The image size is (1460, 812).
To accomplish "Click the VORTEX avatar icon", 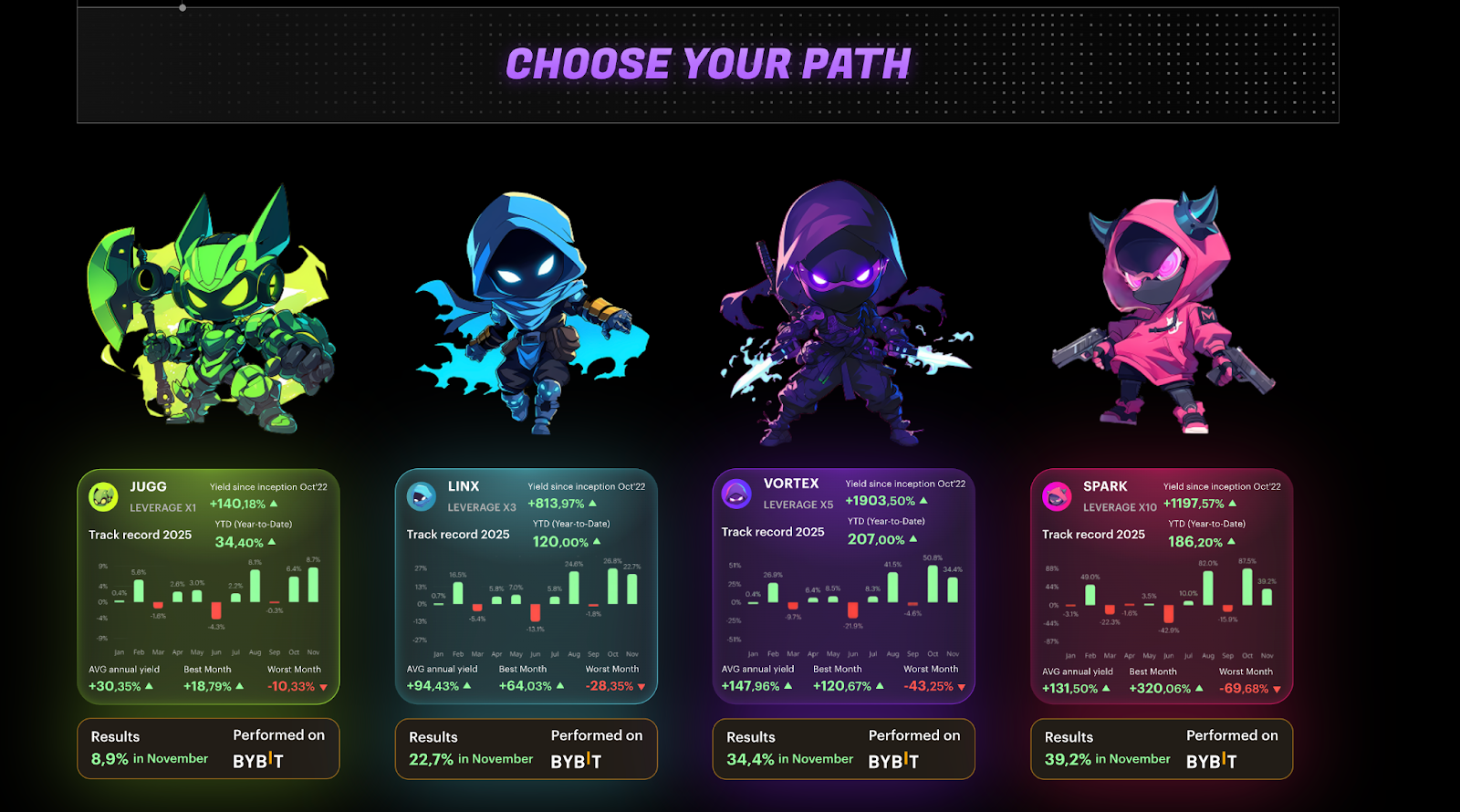I will [x=735, y=494].
